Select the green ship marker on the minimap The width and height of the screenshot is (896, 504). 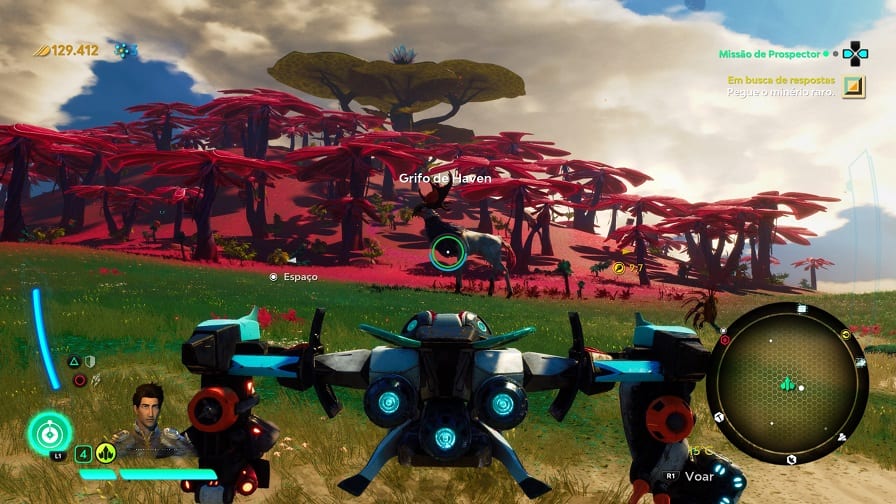tap(787, 383)
